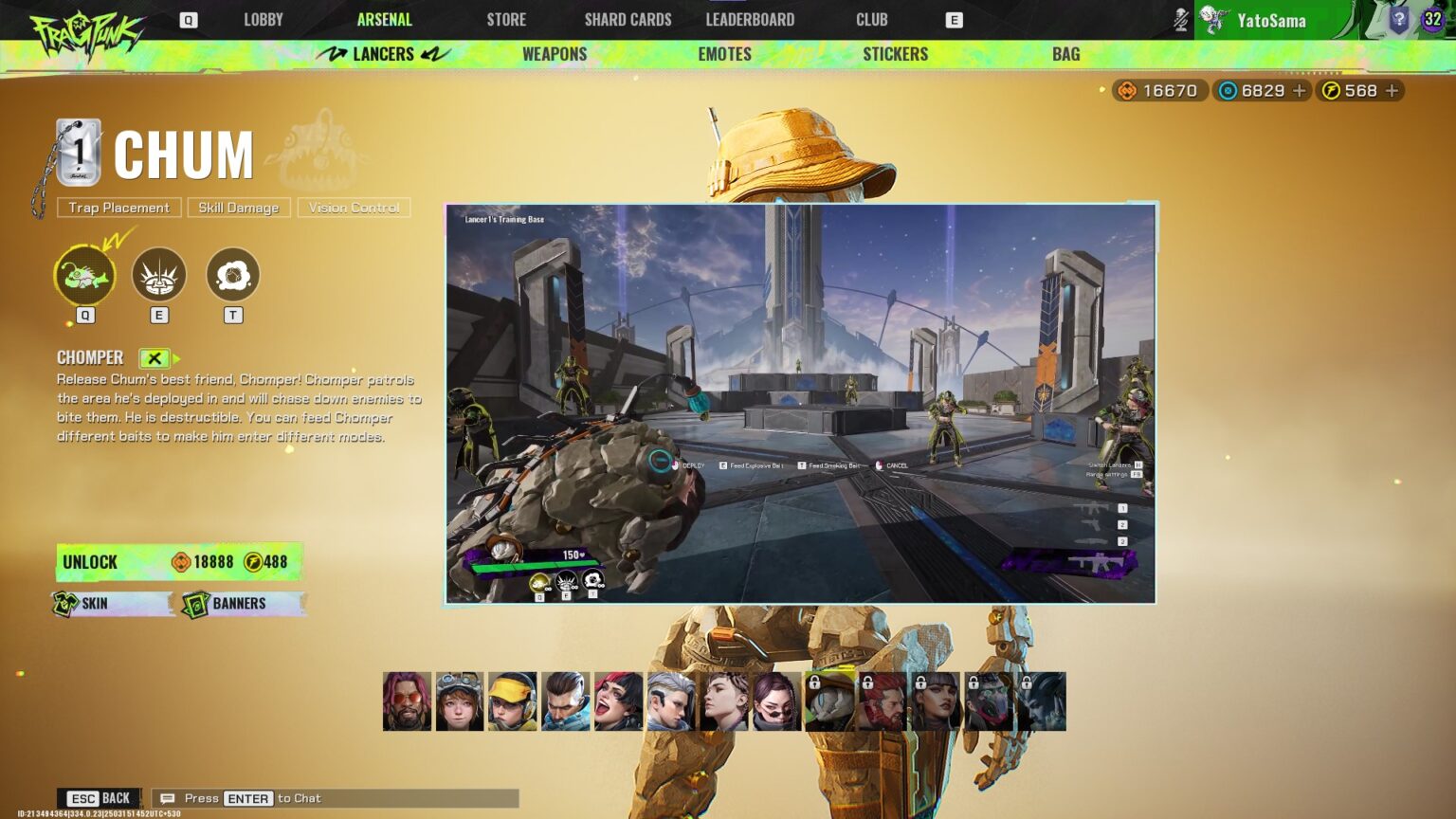Viewport: 1456px width, 819px height.
Task: Switch to the Store tab
Action: tap(506, 19)
